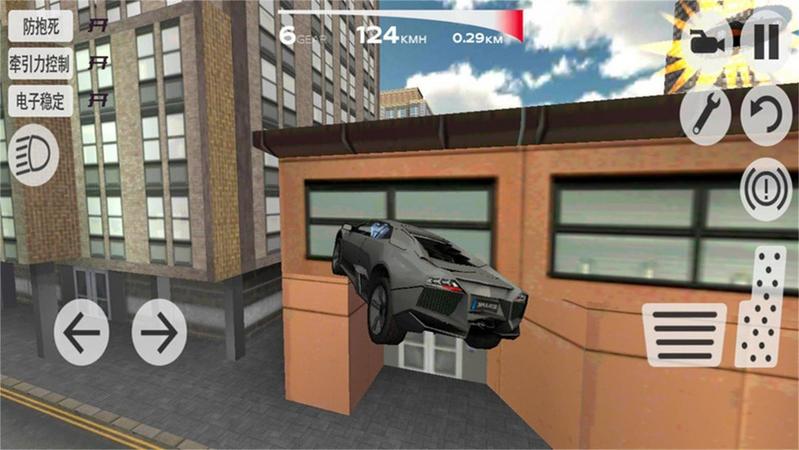Image resolution: width=799 pixels, height=450 pixels.
Task: Engage the handbrake button
Action: pos(766,188)
